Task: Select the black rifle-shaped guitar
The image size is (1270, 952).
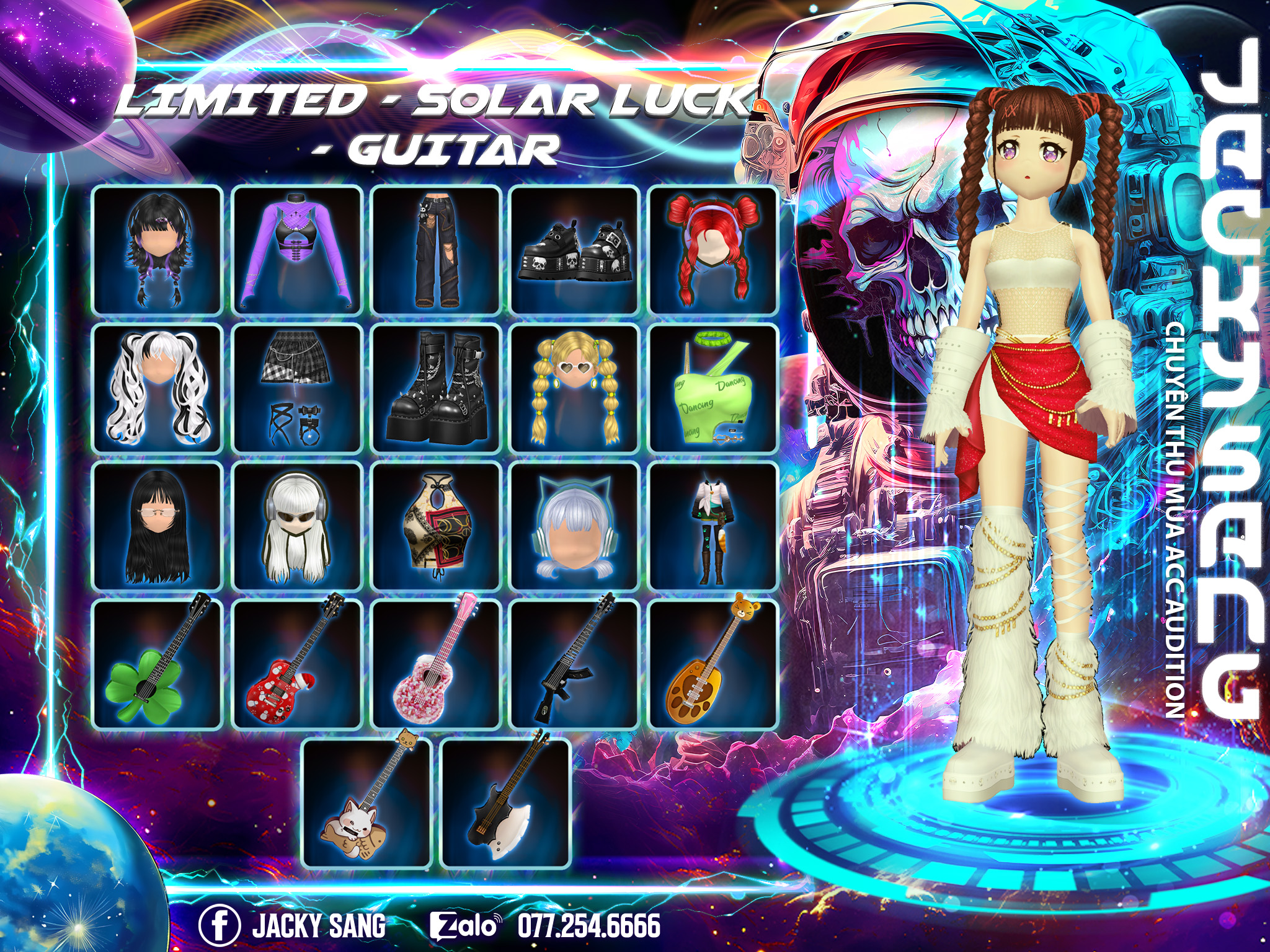Action: tap(575, 665)
